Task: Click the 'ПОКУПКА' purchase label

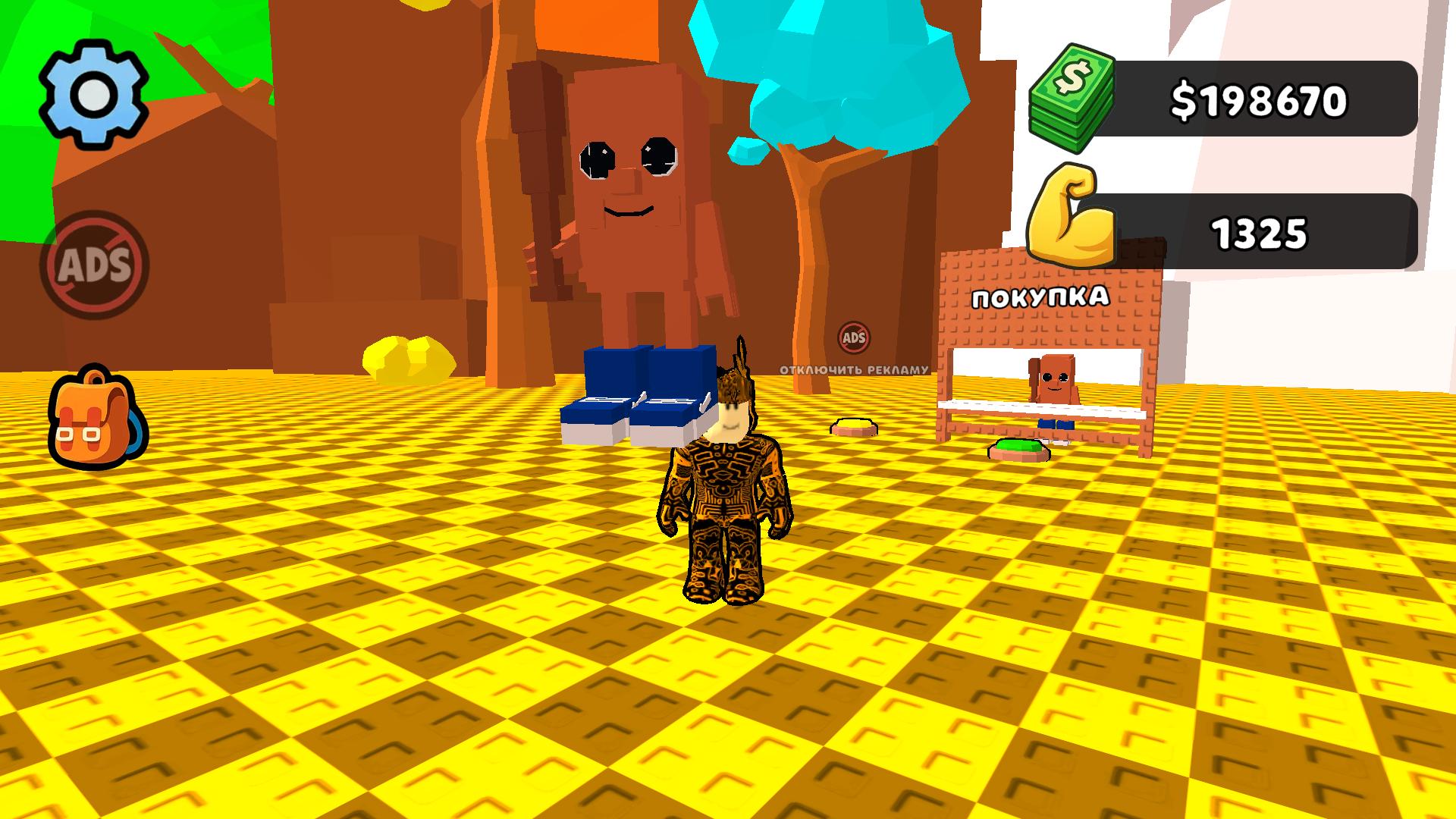Action: pyautogui.click(x=1039, y=298)
